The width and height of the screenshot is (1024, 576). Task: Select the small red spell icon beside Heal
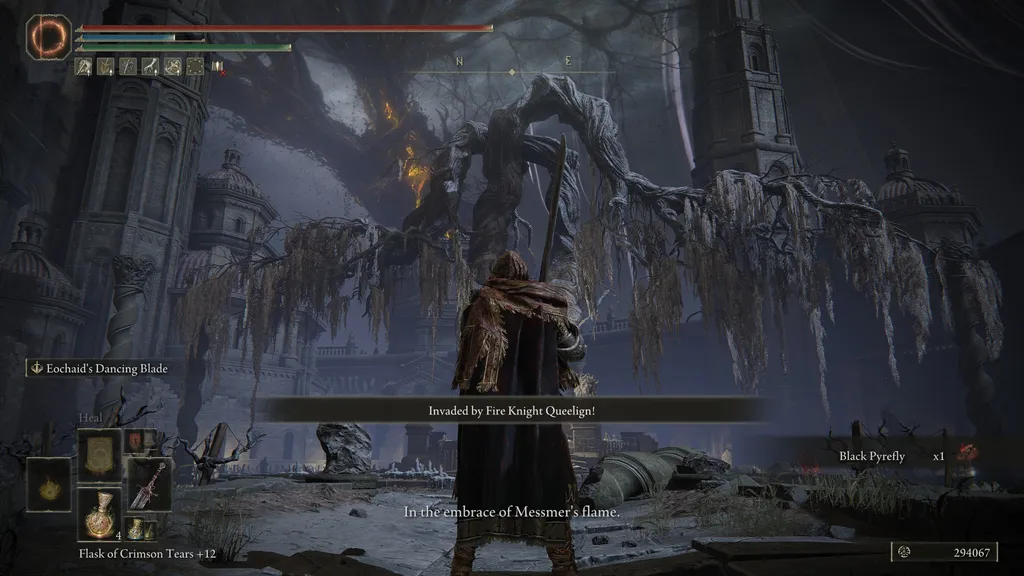click(134, 440)
